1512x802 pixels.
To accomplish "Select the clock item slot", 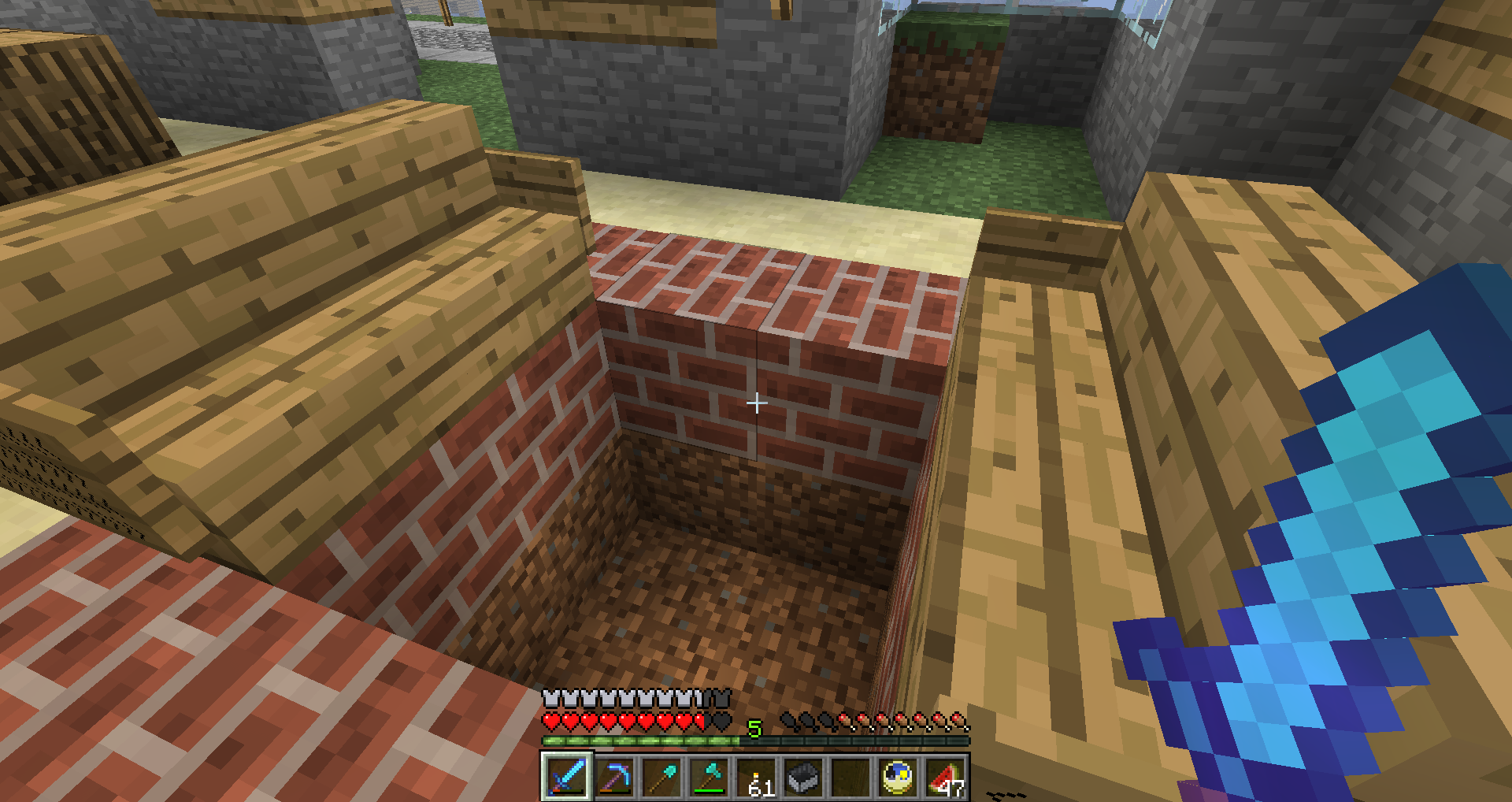I will 898,777.
